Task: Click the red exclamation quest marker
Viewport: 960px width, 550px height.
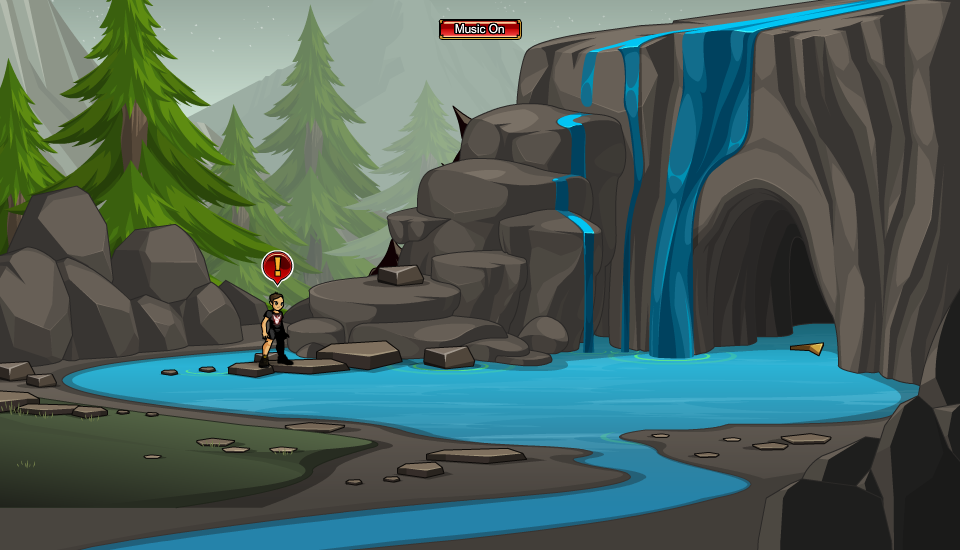Action: coord(277,266)
